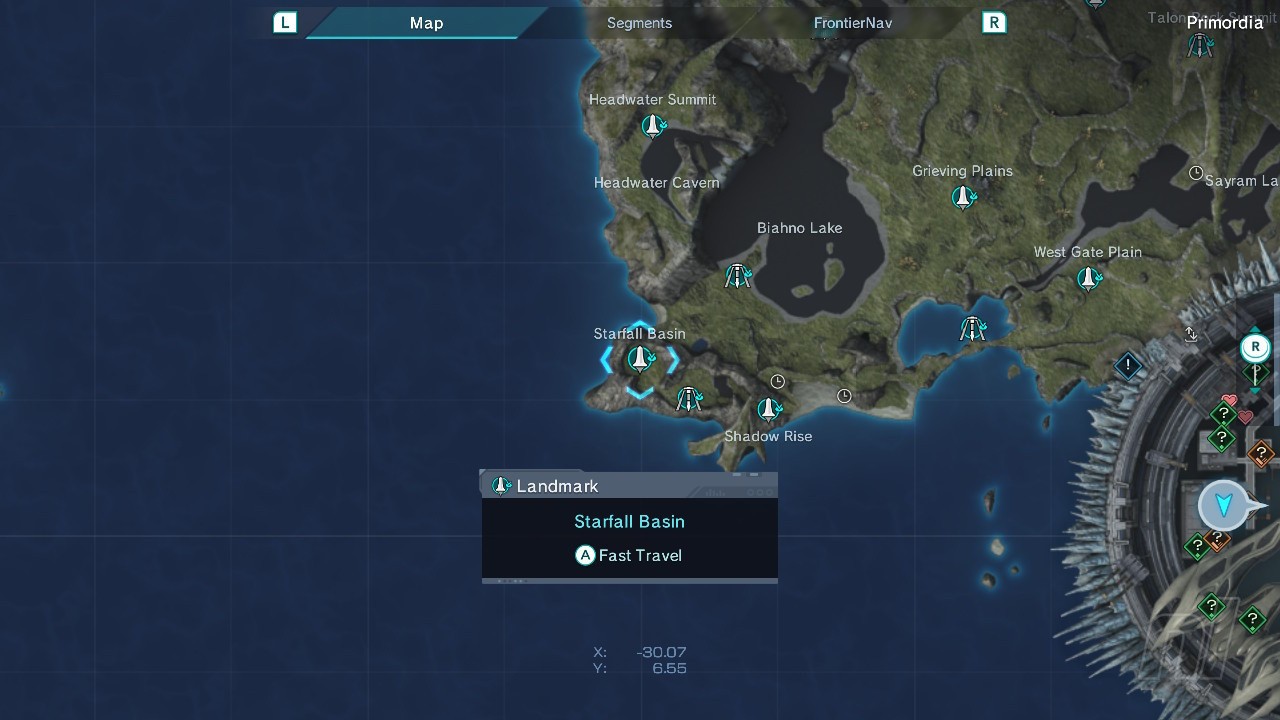Image resolution: width=1280 pixels, height=720 pixels.
Task: Select the probe site marker beside Biahno Lake
Action: point(738,276)
